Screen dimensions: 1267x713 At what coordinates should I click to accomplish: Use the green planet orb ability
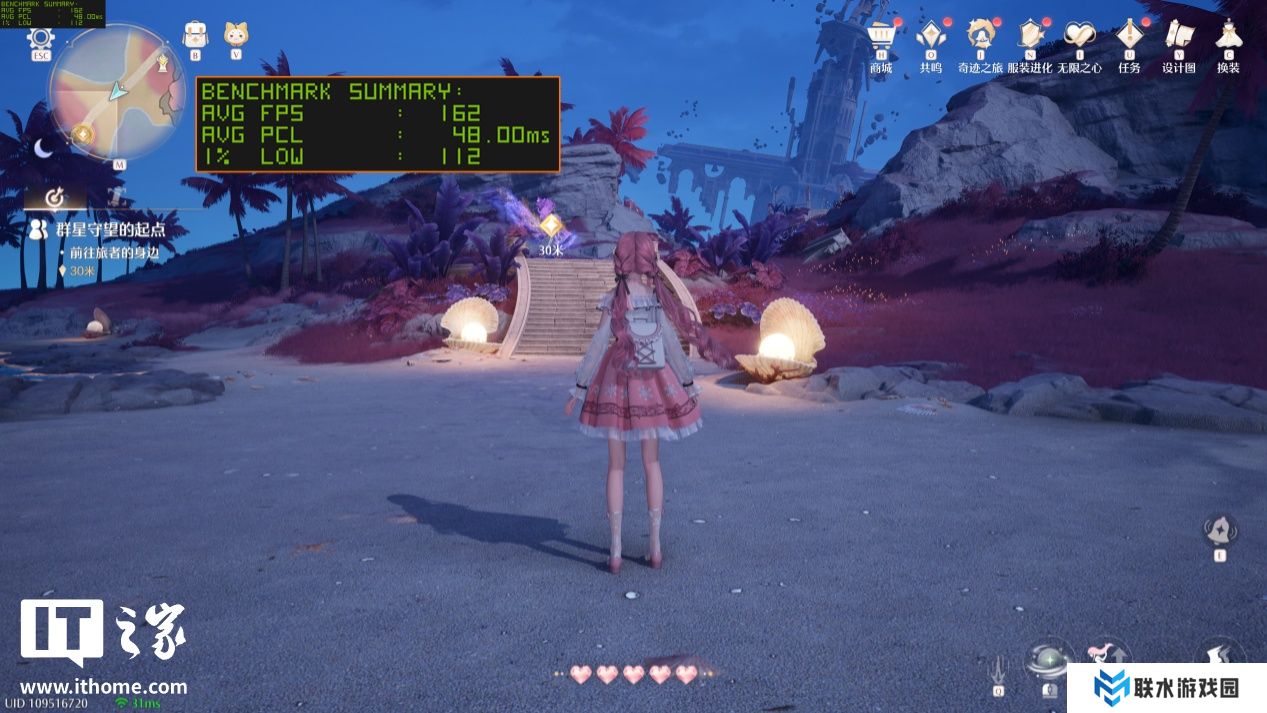click(x=1049, y=662)
